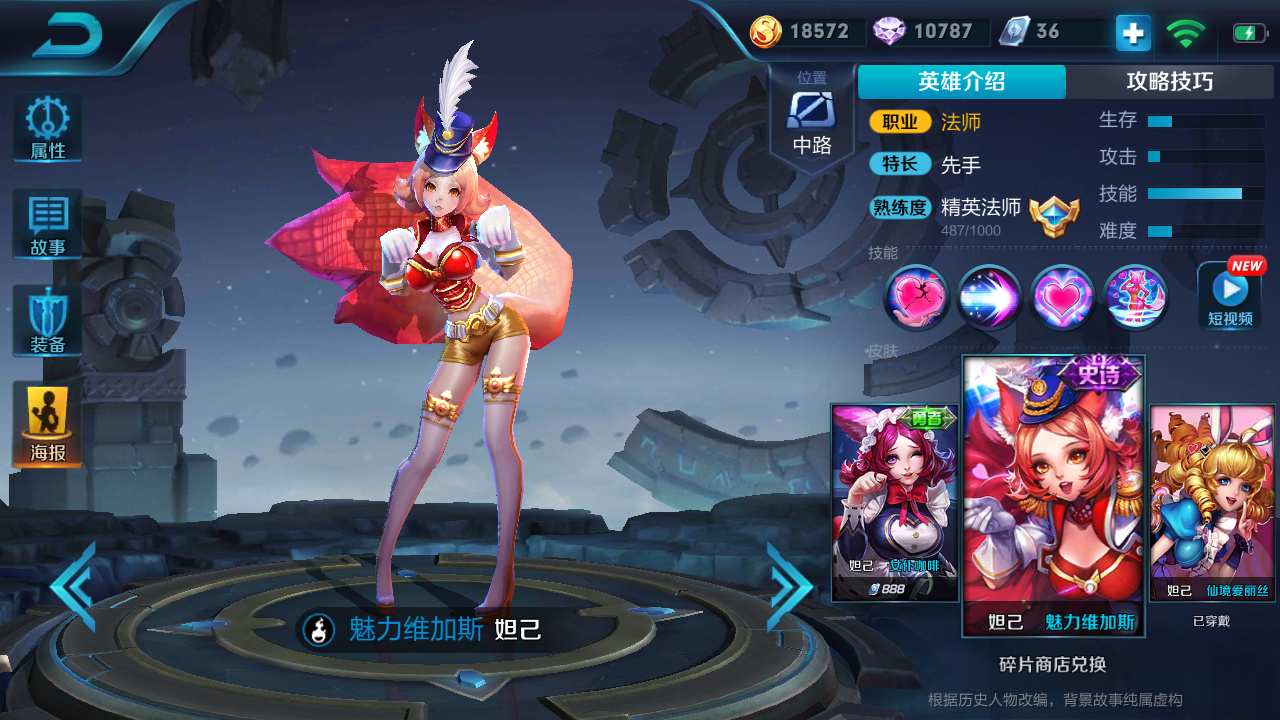Select the heart-shaped skill icon
Image resolution: width=1280 pixels, height=720 pixels.
1061,297
